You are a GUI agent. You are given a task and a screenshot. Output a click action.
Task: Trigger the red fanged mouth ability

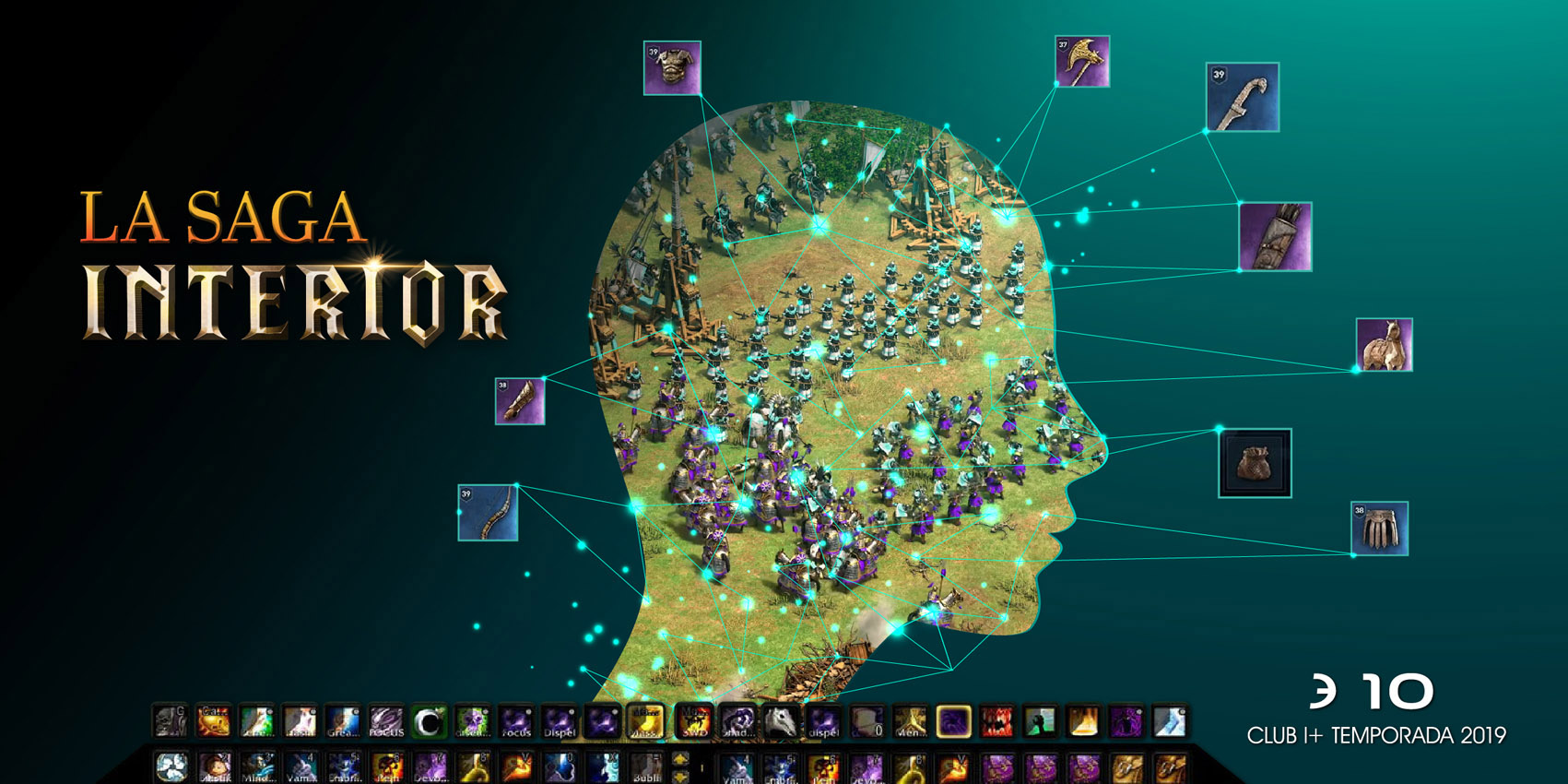[x=996, y=722]
